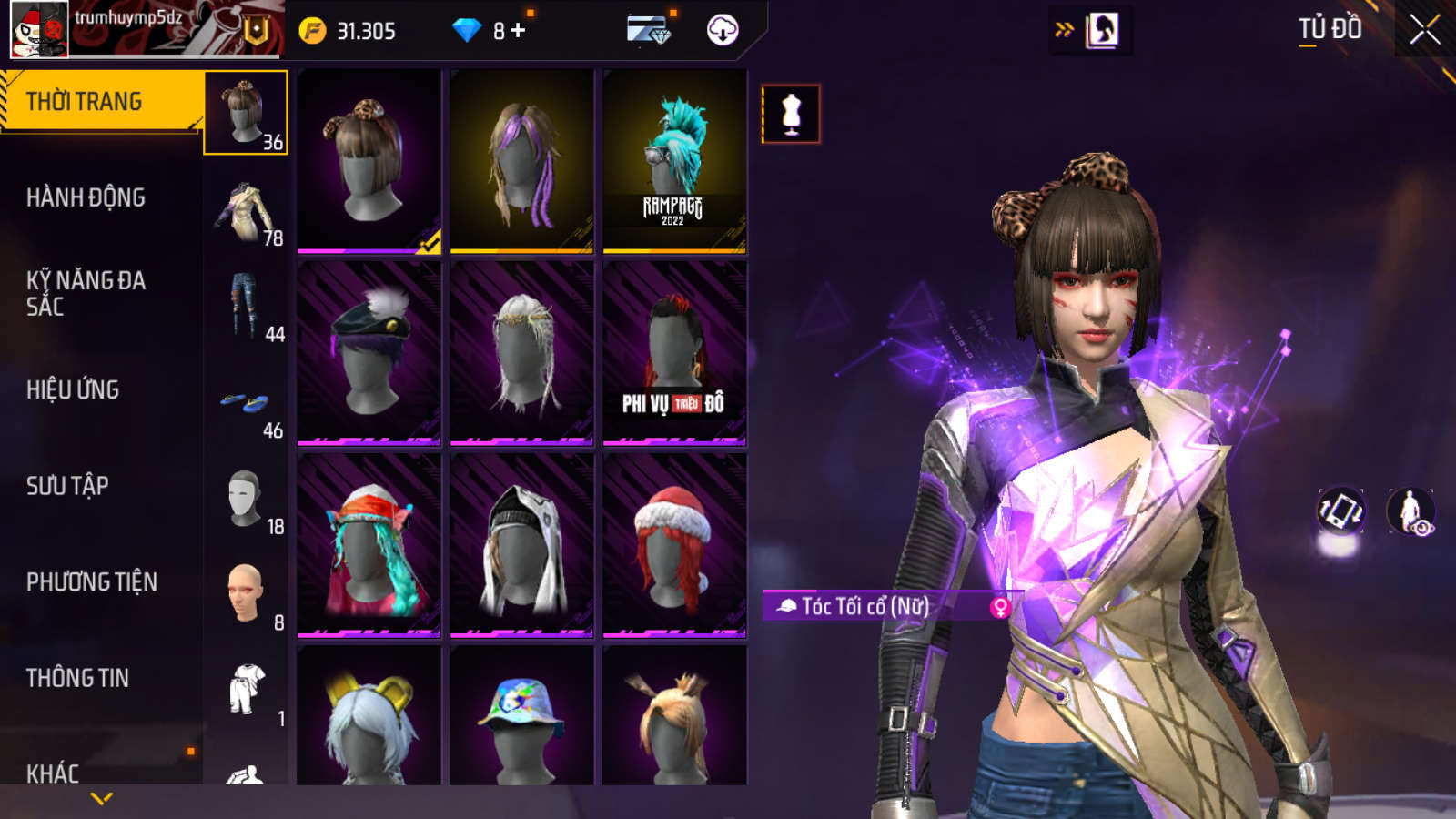The height and width of the screenshot is (819, 1456).
Task: Select the leopard bow hair item
Action: tap(369, 160)
